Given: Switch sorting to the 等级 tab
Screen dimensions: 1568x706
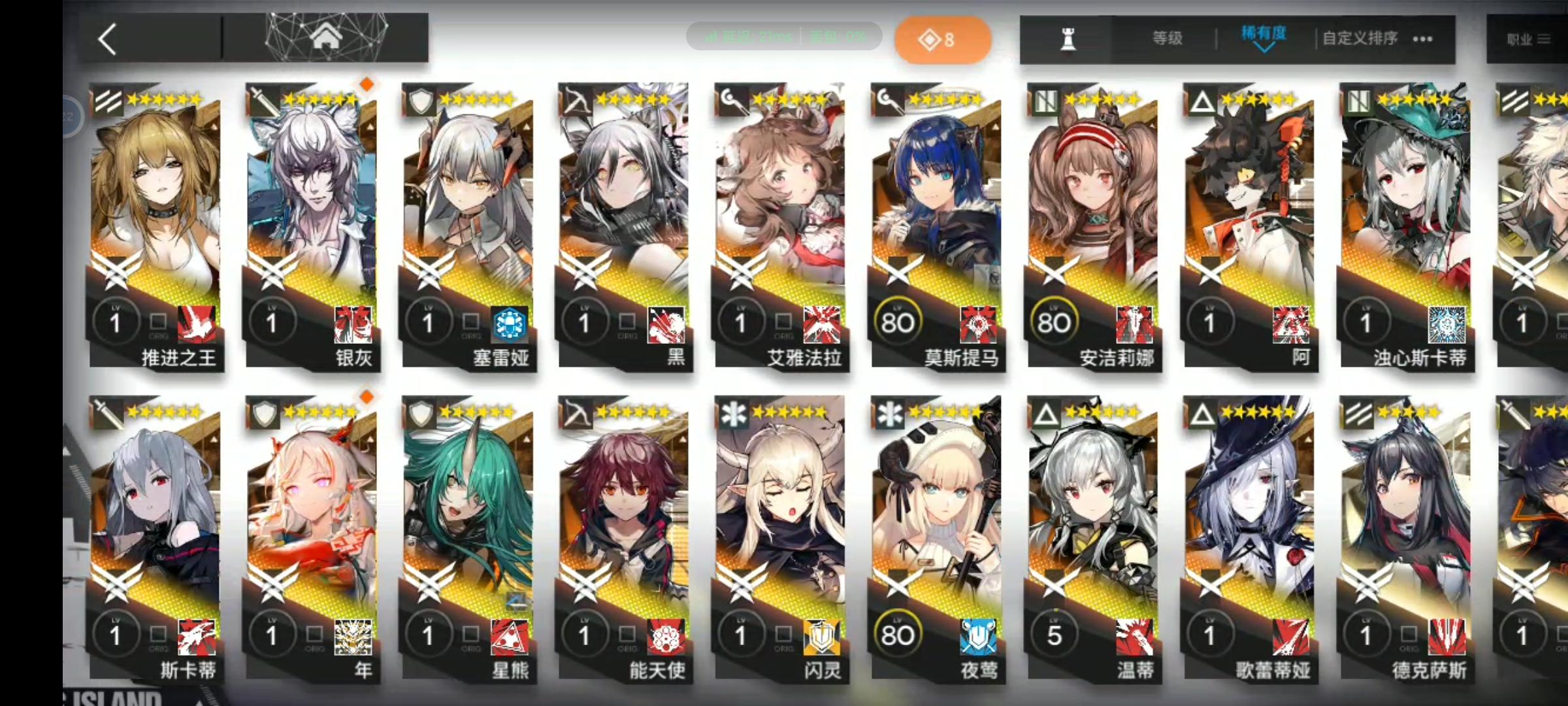Looking at the screenshot, I should pyautogui.click(x=1166, y=37).
